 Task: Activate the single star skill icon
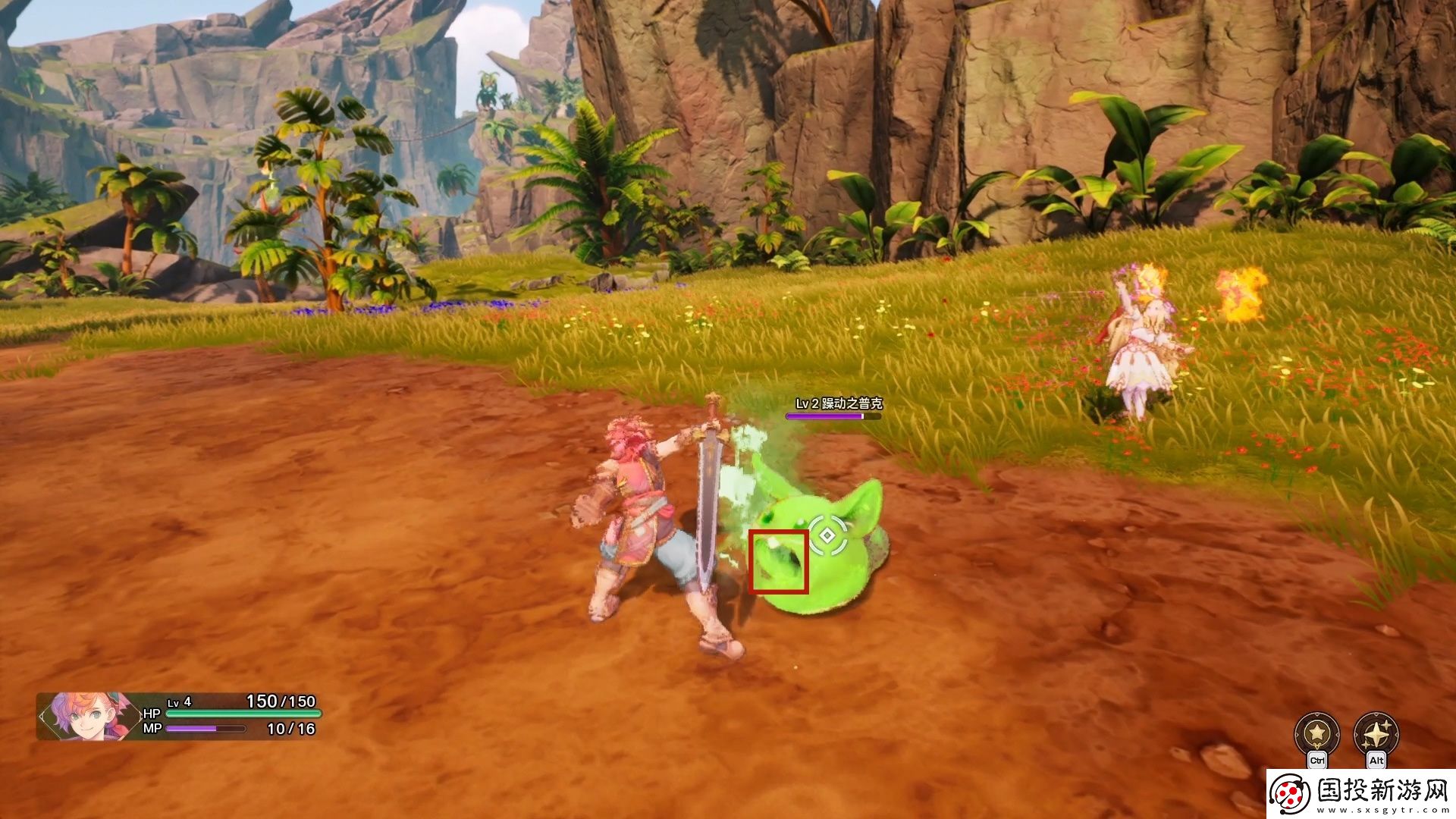(x=1317, y=733)
